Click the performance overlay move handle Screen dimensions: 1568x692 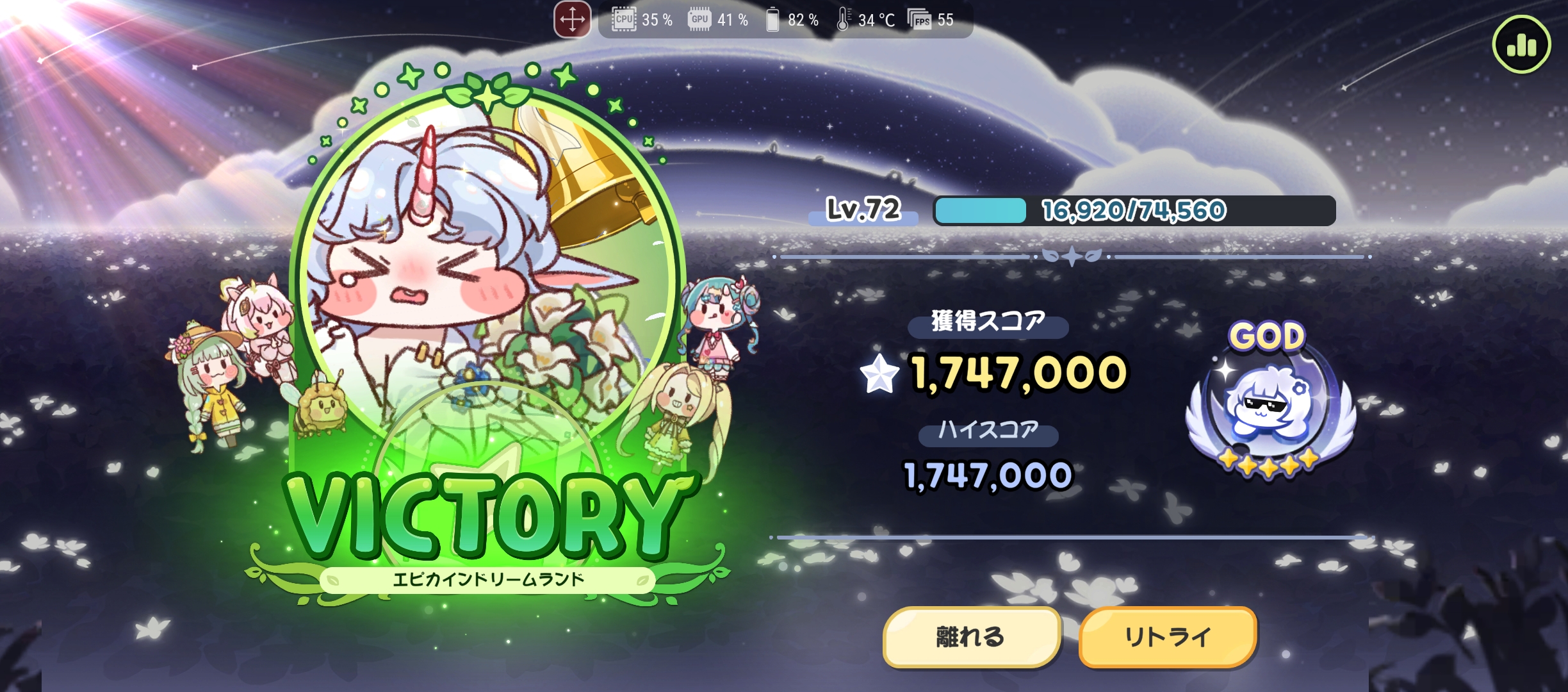pos(572,20)
